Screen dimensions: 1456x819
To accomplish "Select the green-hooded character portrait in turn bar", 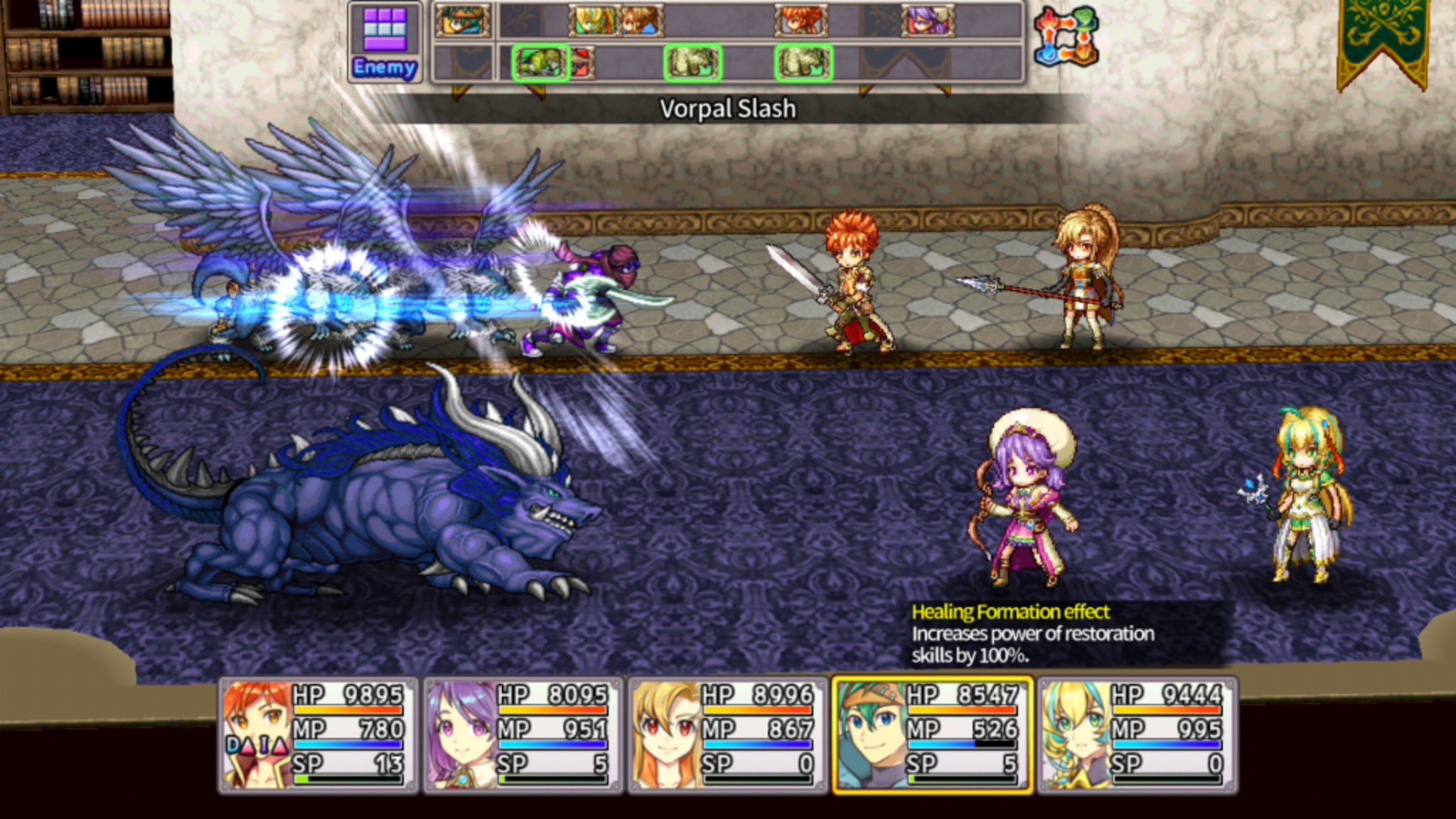I will [x=461, y=19].
